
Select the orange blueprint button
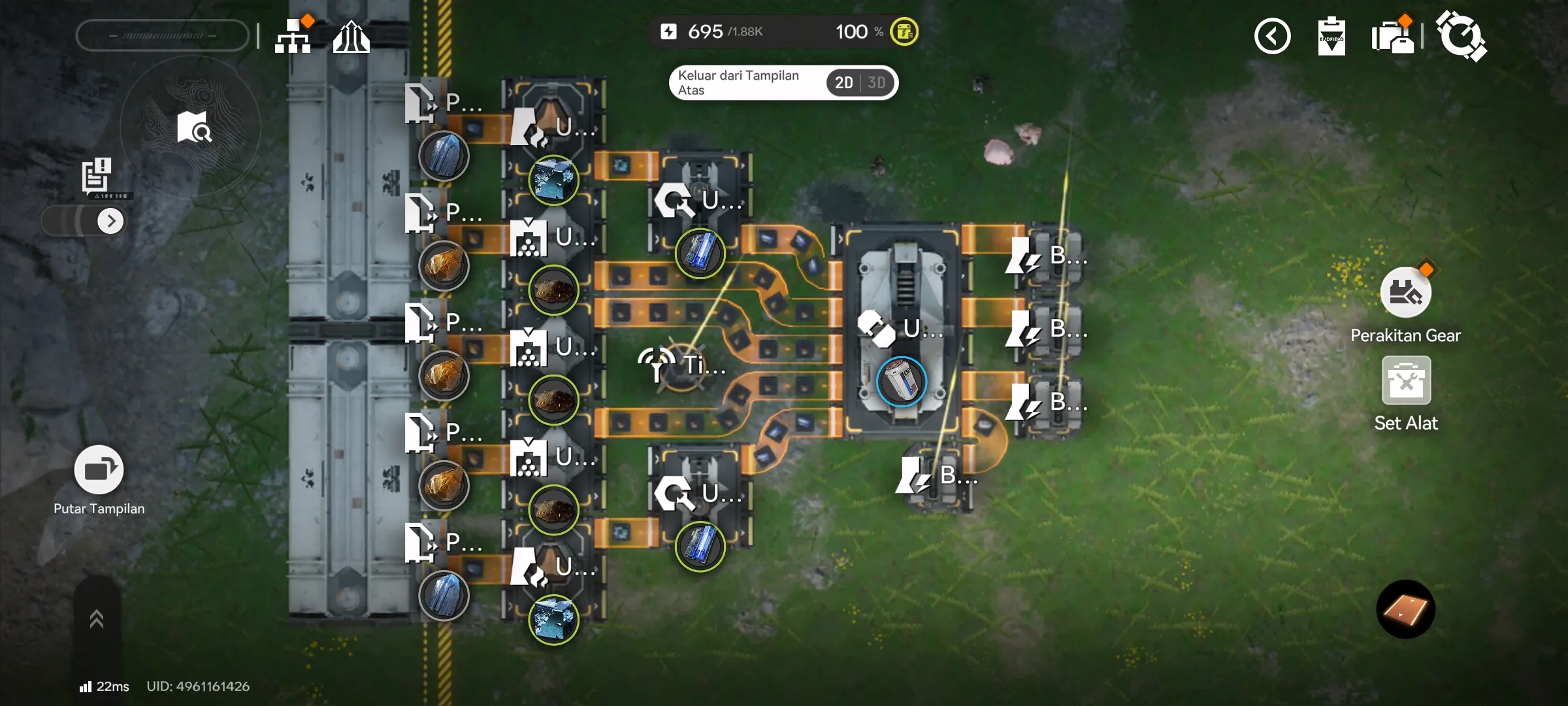(1405, 609)
